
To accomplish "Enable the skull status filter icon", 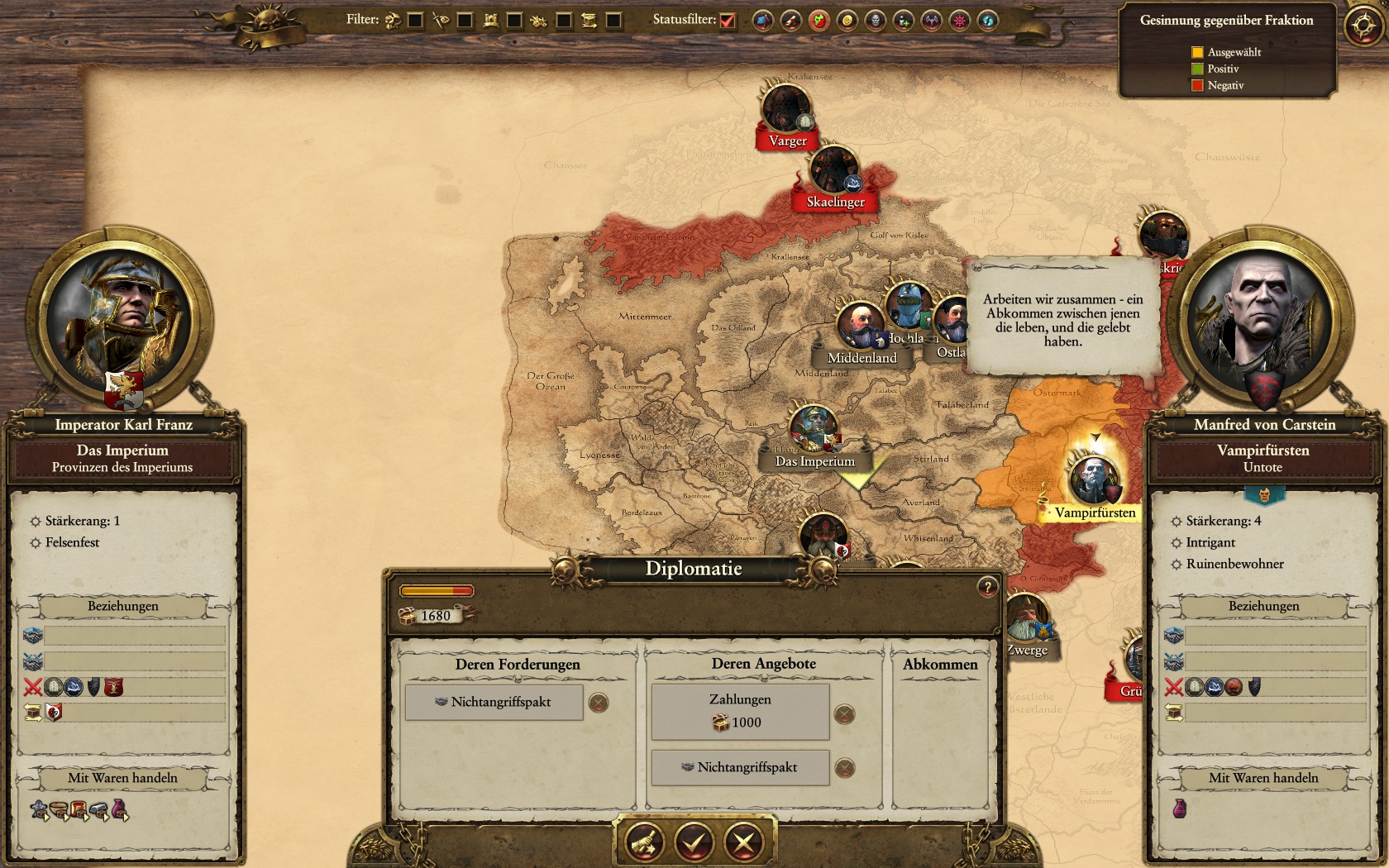I will [x=876, y=21].
